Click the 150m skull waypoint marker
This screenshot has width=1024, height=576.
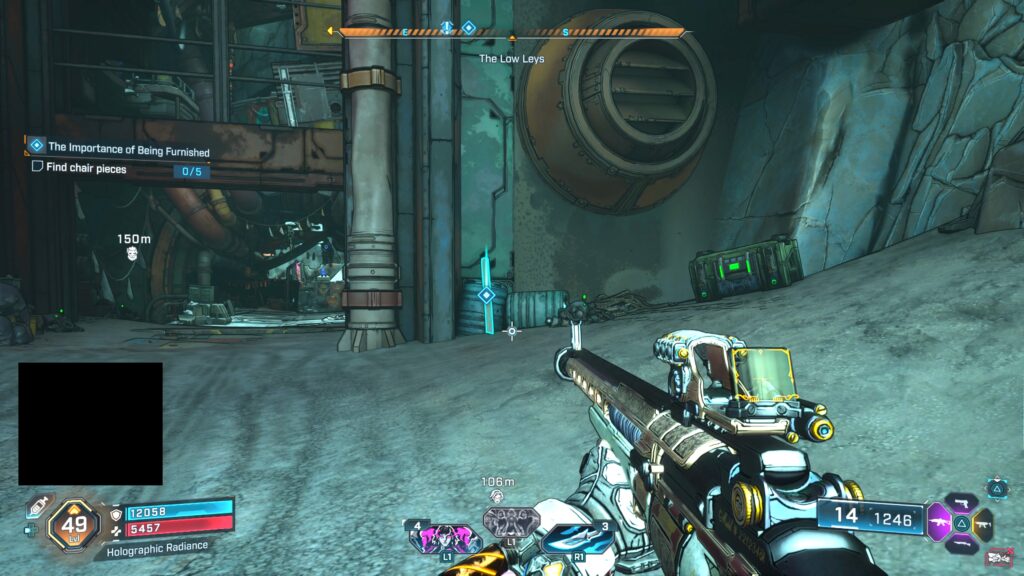click(x=133, y=254)
